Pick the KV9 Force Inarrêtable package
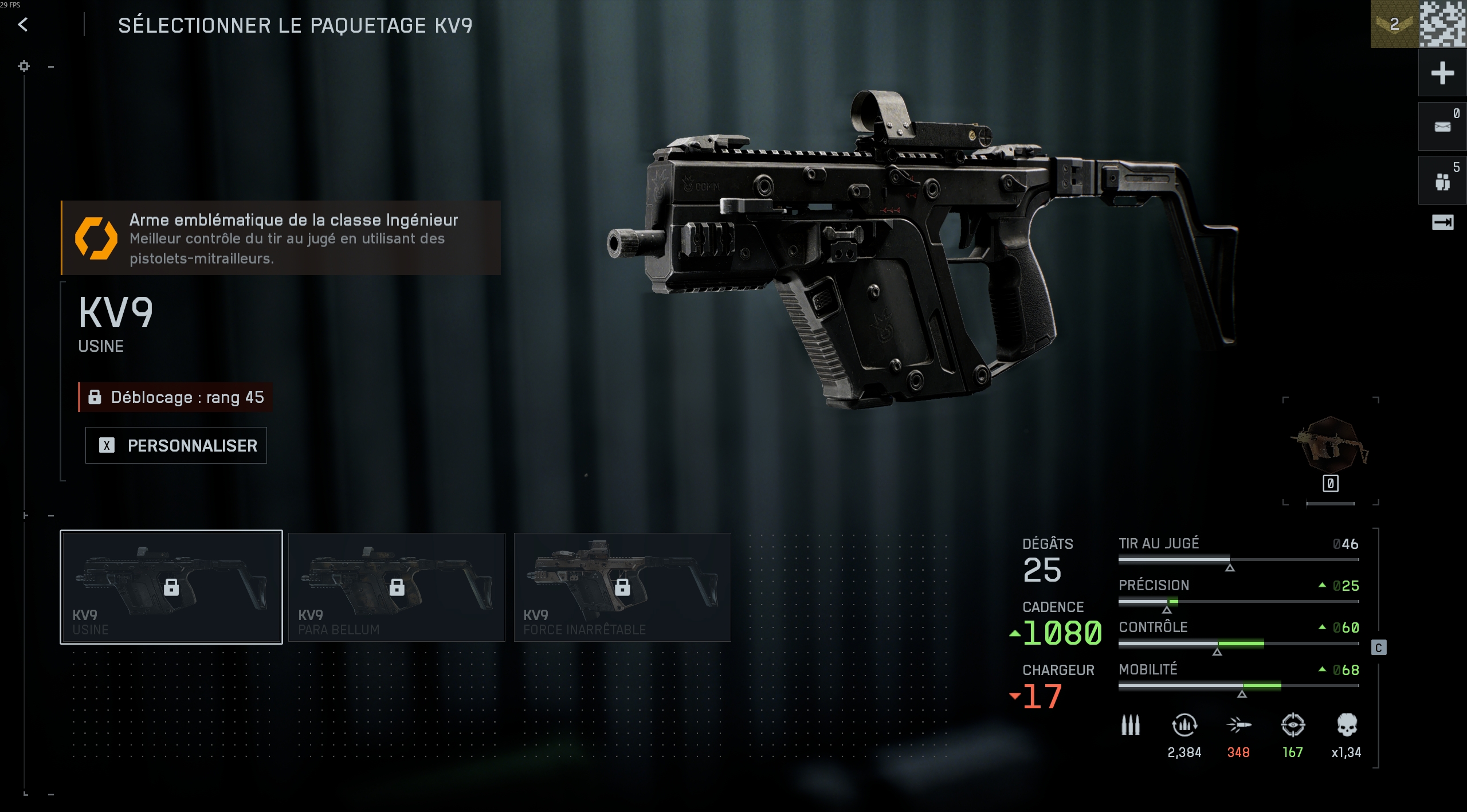Viewport: 1467px width, 812px height. [x=622, y=587]
